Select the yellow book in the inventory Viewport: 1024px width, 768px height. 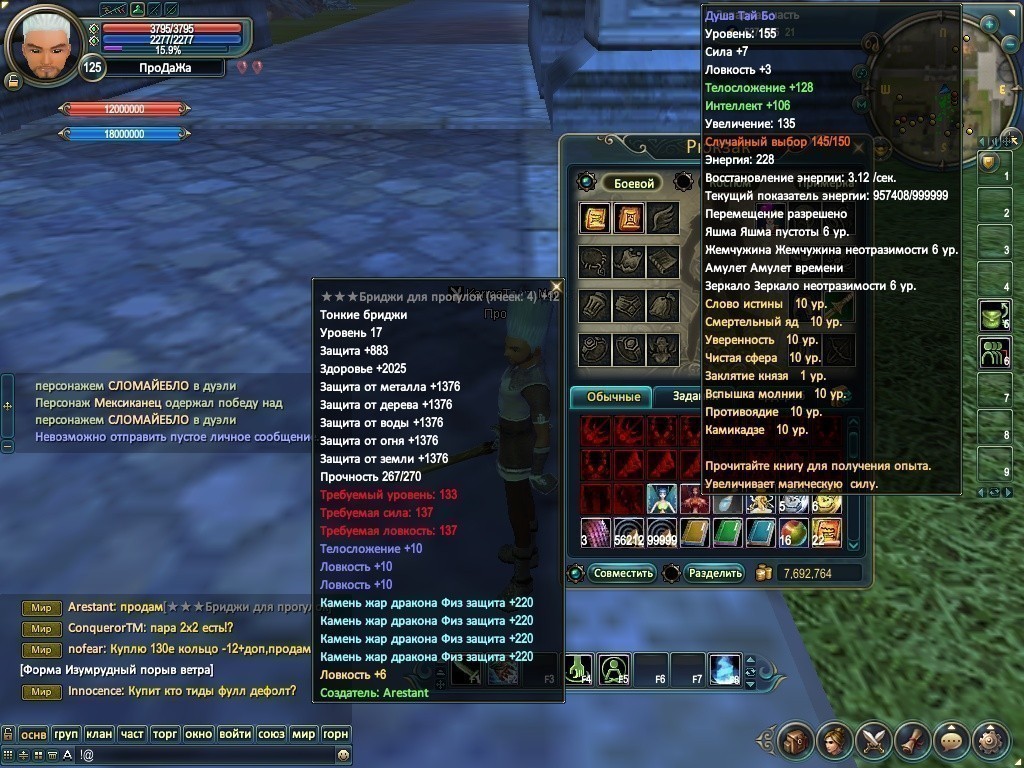tap(695, 532)
